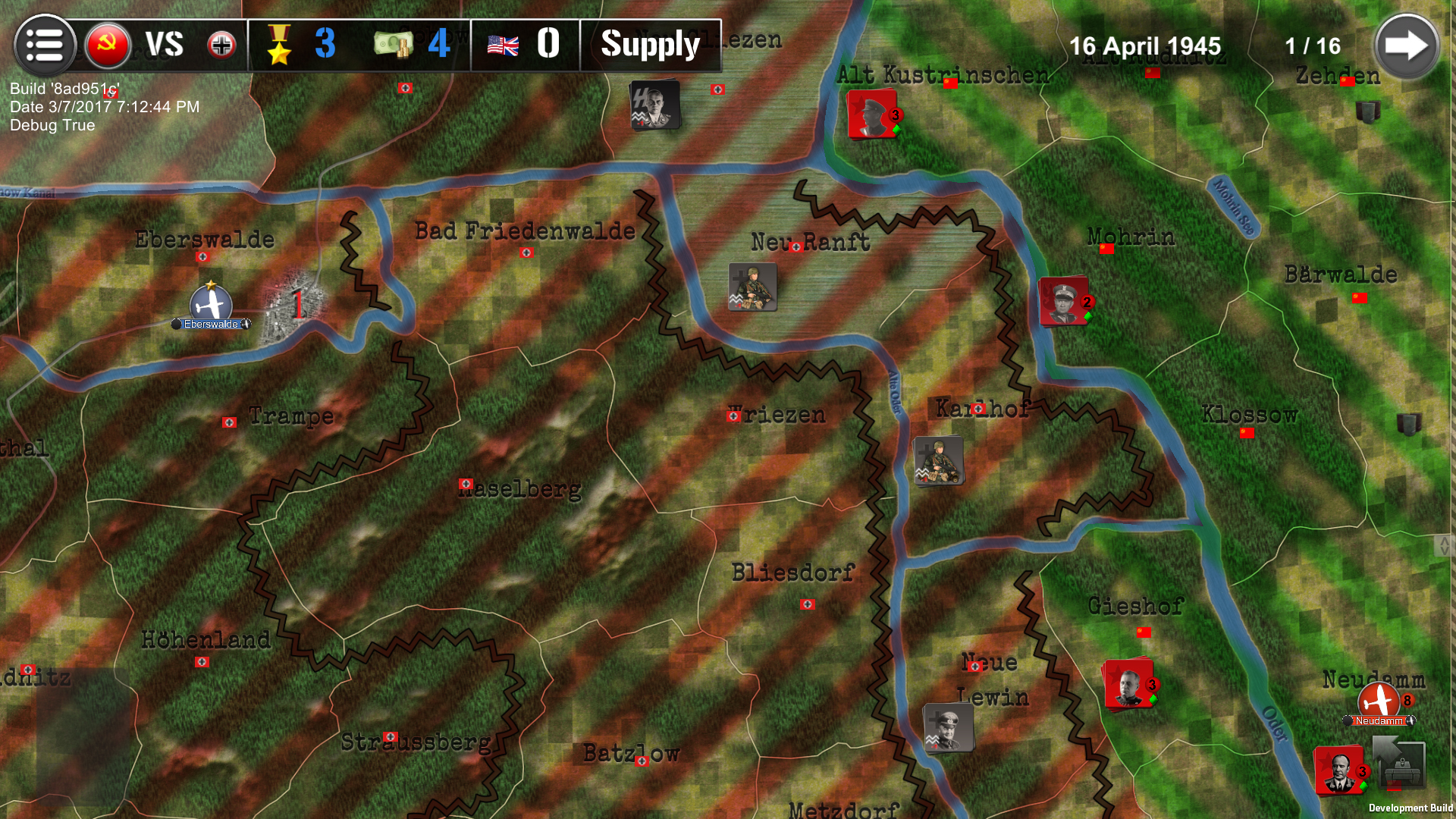Open the hamburger game menu
This screenshot has height=819, width=1456.
pos(44,45)
